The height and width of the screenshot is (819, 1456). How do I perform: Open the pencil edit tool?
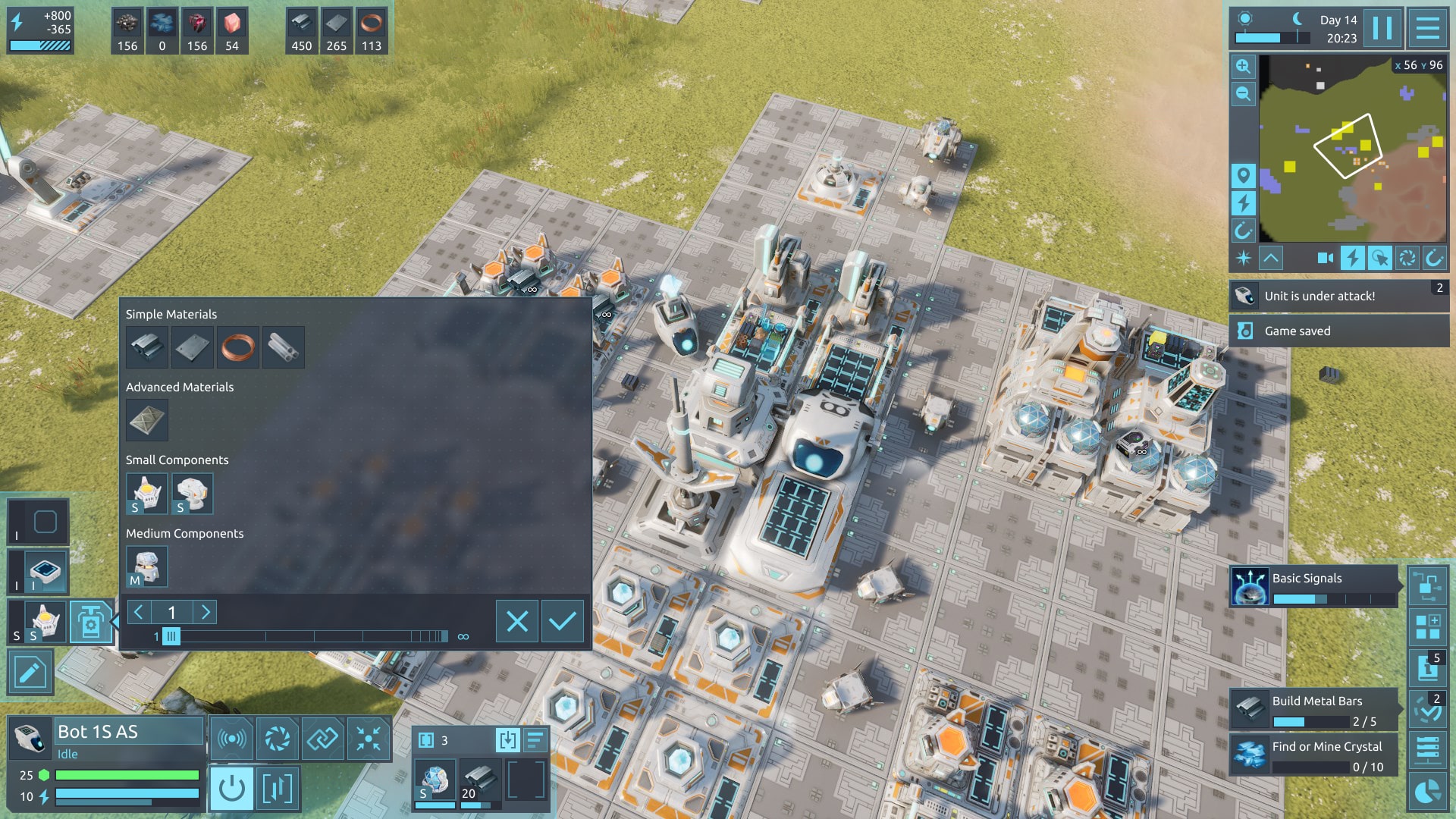[30, 672]
